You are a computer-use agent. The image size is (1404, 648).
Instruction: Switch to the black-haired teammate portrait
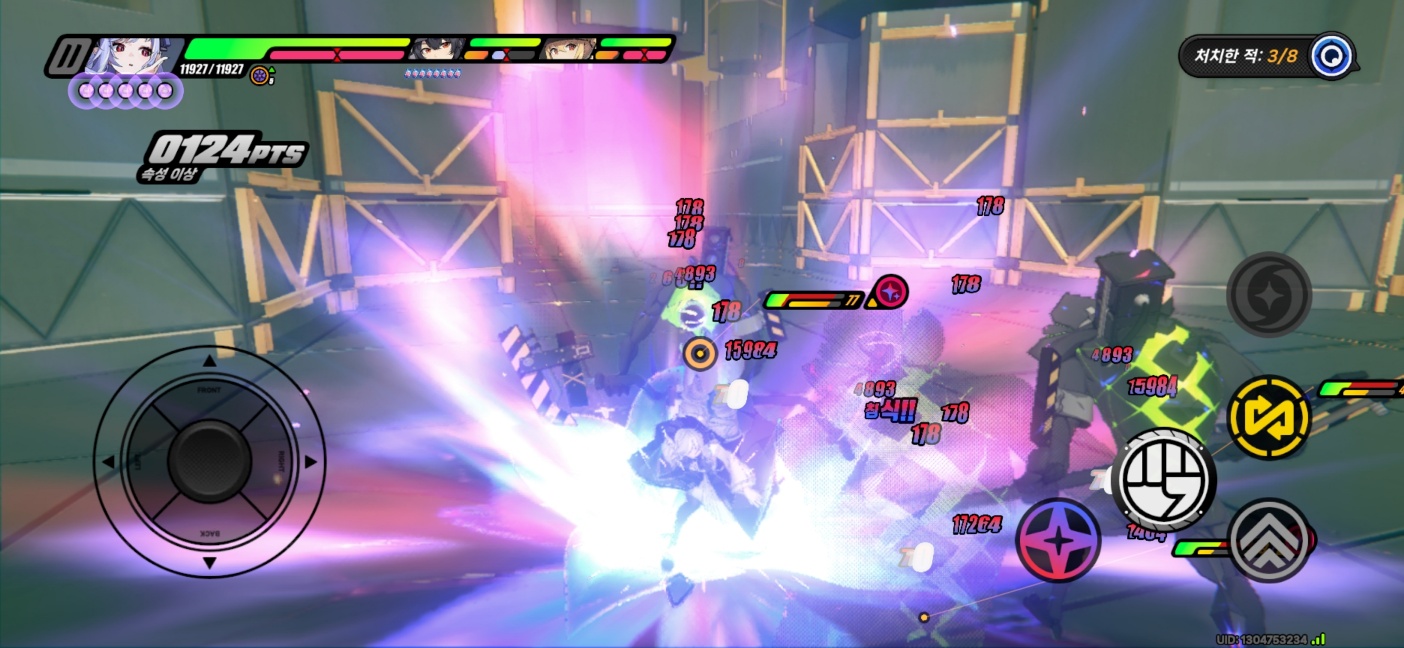tap(434, 48)
